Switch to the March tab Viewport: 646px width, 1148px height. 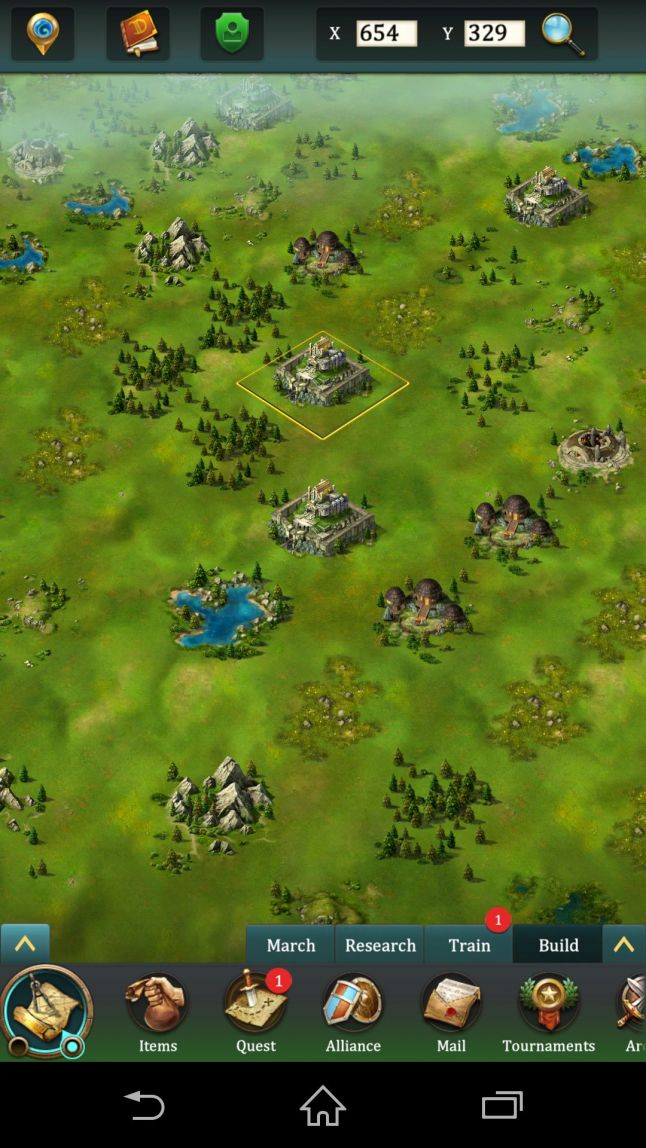[291, 945]
